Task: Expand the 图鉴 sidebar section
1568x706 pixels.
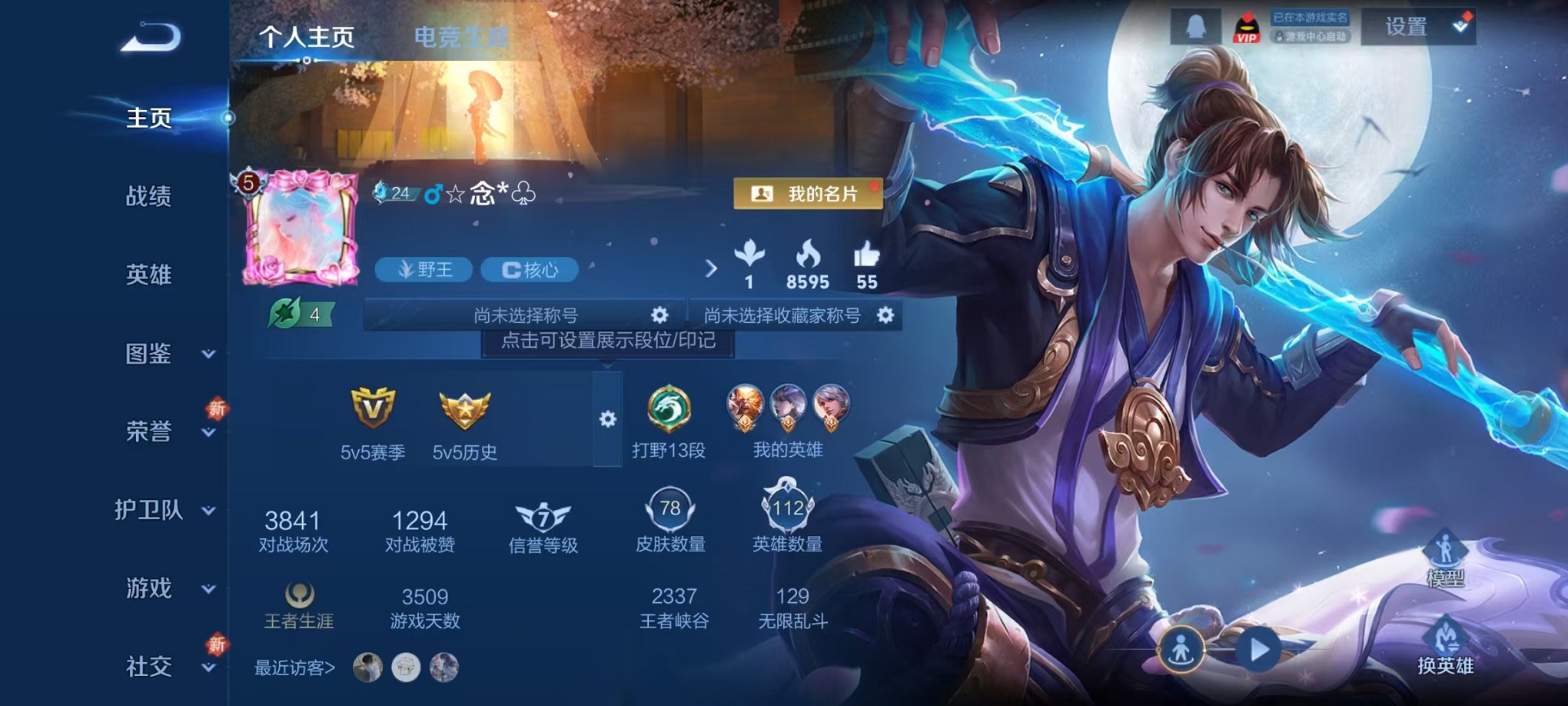Action: (x=151, y=355)
